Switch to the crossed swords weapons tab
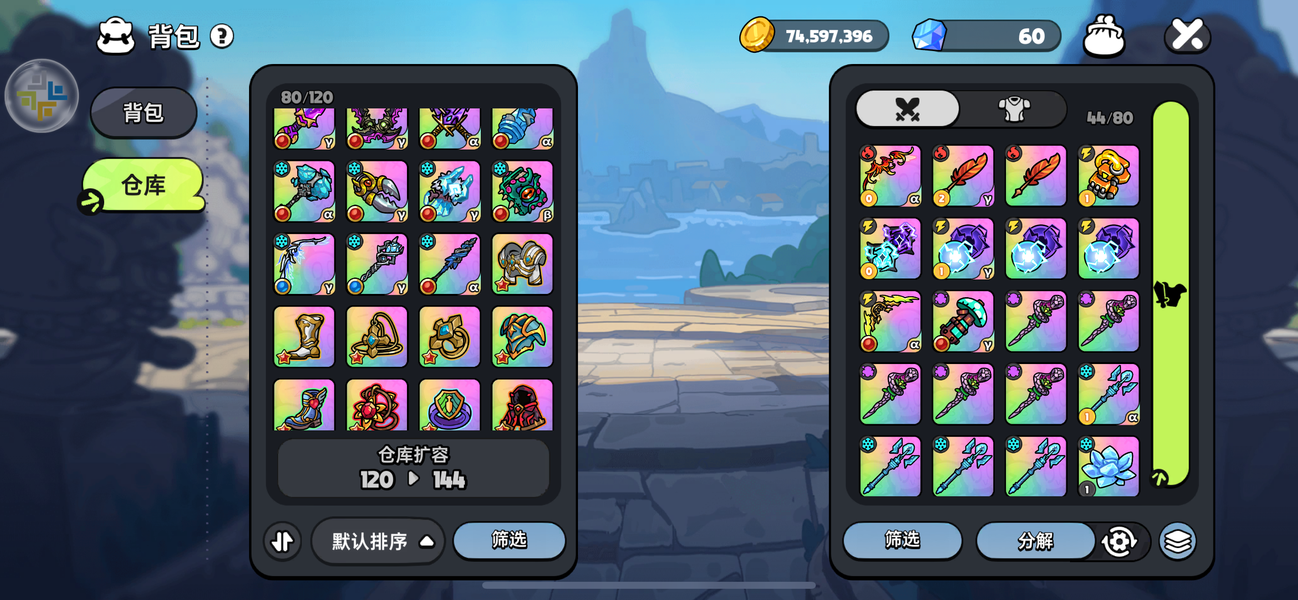Image resolution: width=1298 pixels, height=600 pixels. [x=908, y=109]
